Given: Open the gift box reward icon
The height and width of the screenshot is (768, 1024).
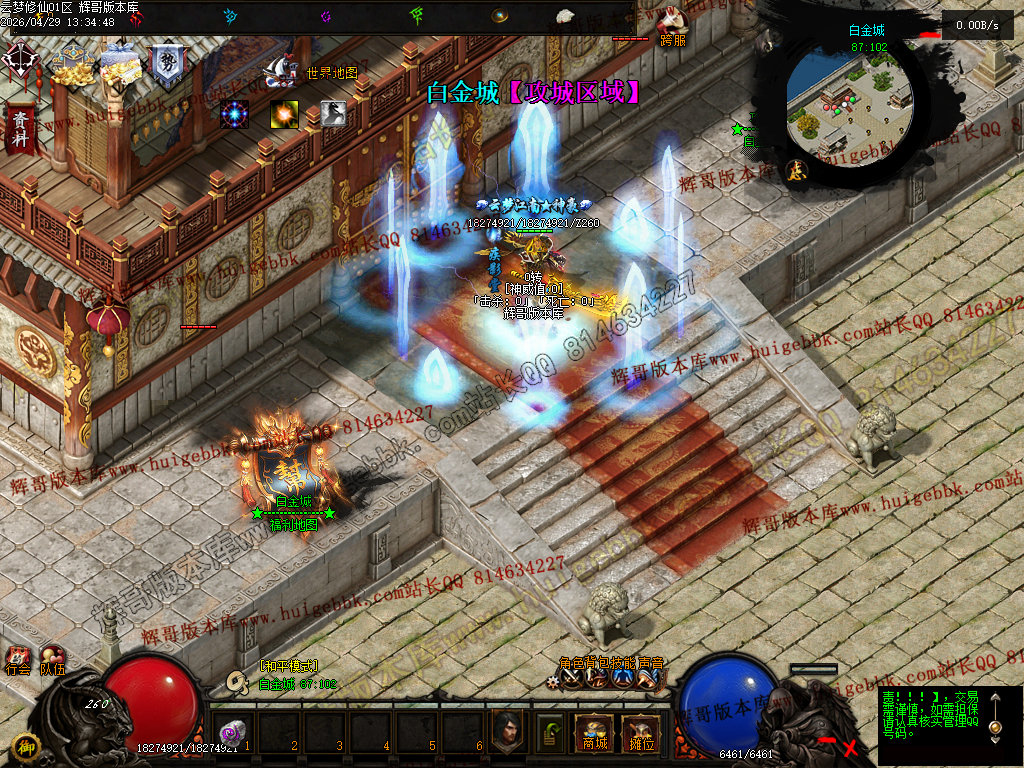Looking at the screenshot, I should coord(119,65).
